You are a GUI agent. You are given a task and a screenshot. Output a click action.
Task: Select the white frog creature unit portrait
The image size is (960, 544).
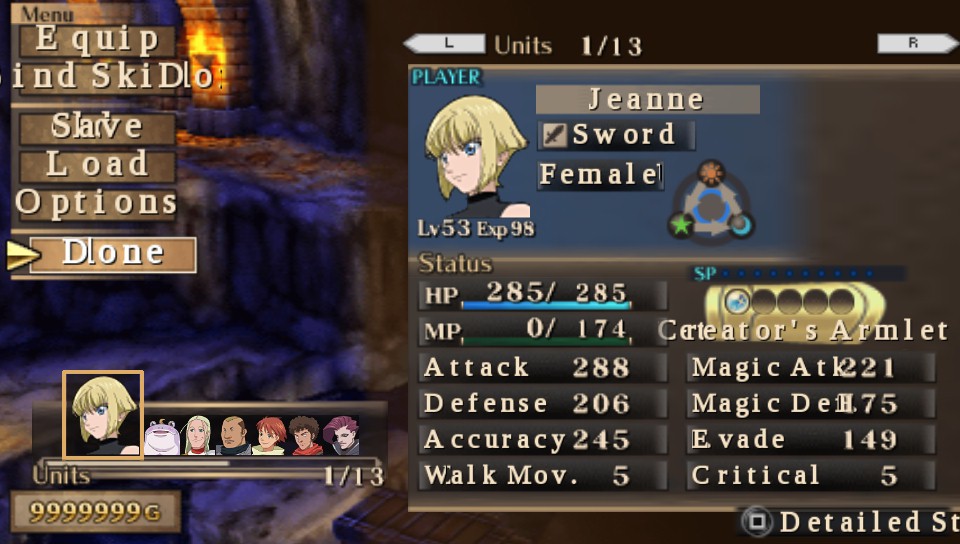pos(163,436)
